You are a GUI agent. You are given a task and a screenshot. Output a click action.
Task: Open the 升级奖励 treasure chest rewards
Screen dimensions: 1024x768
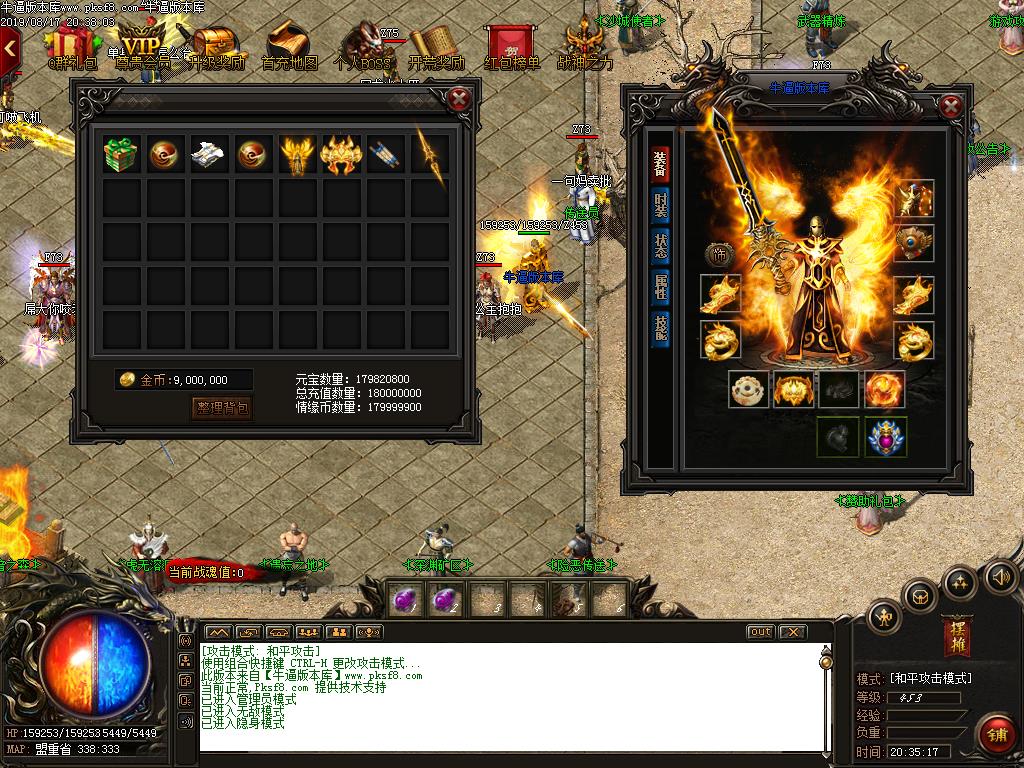pos(214,48)
